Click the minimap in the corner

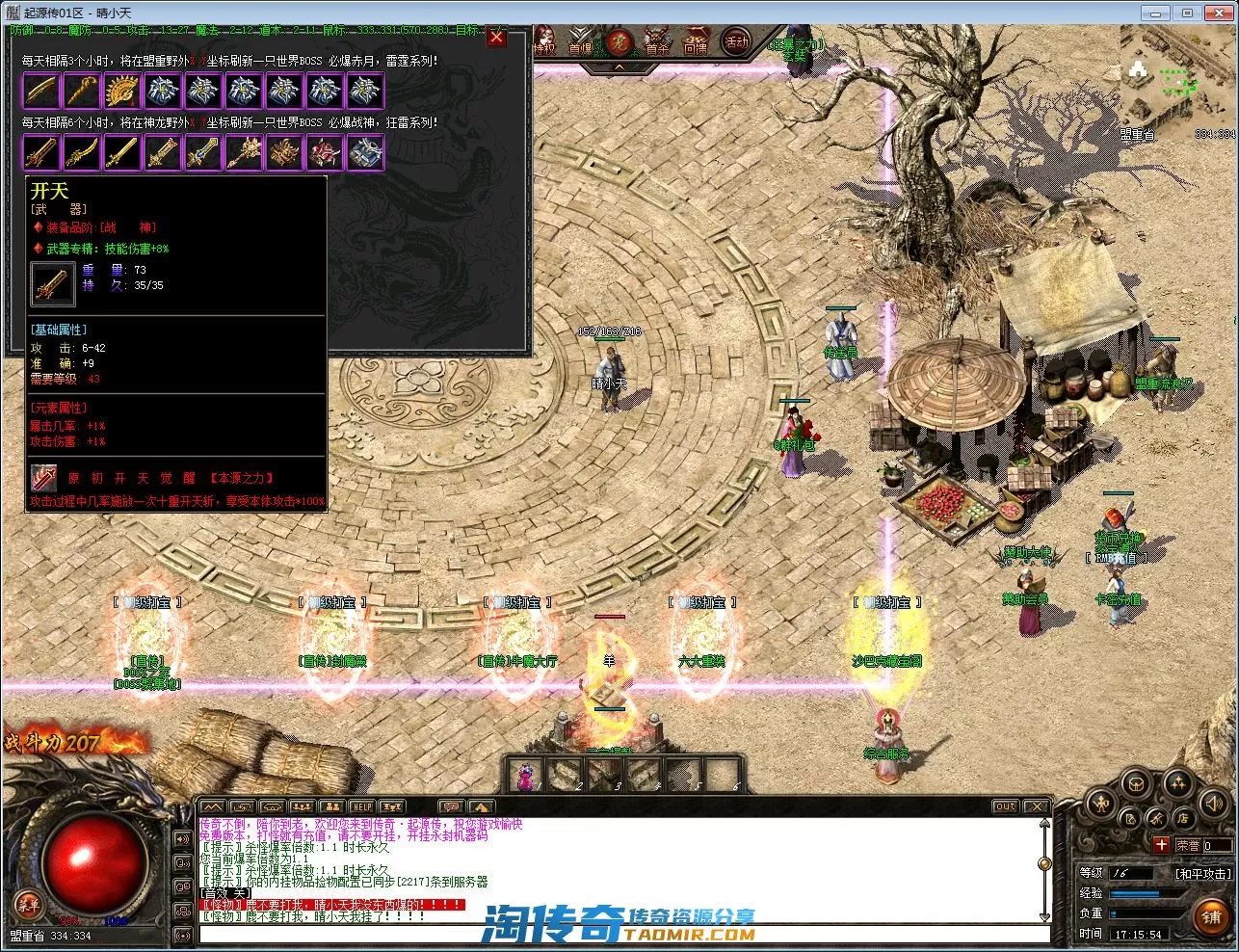1176,81
